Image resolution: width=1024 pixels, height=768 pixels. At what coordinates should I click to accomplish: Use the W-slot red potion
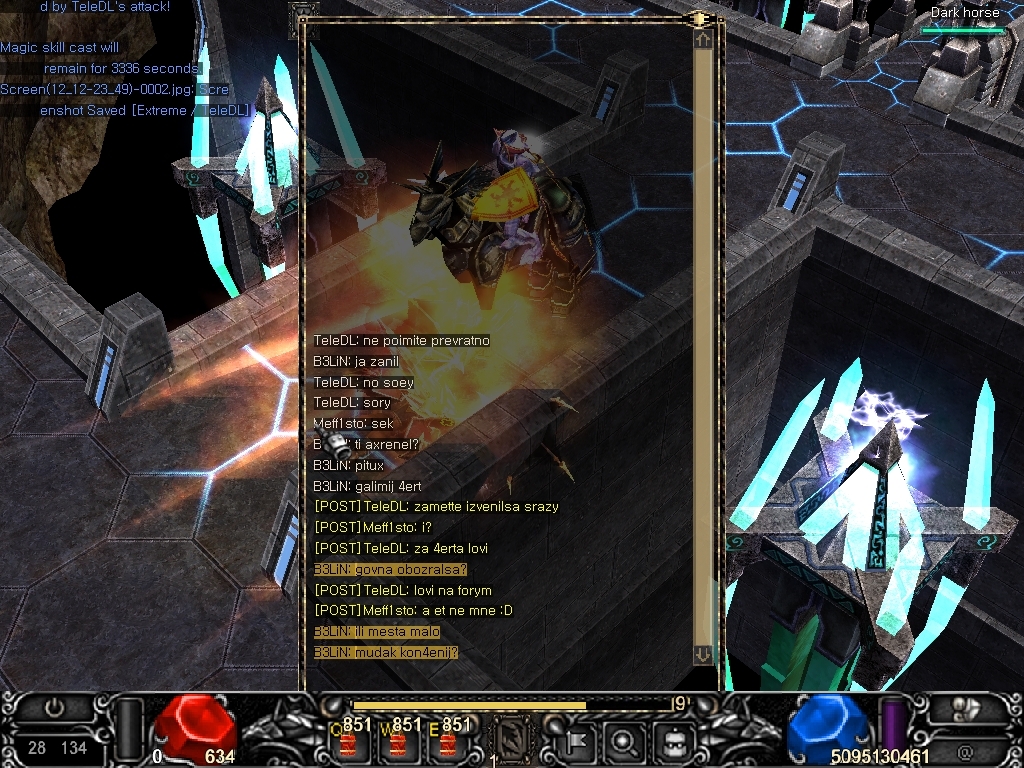[x=398, y=743]
